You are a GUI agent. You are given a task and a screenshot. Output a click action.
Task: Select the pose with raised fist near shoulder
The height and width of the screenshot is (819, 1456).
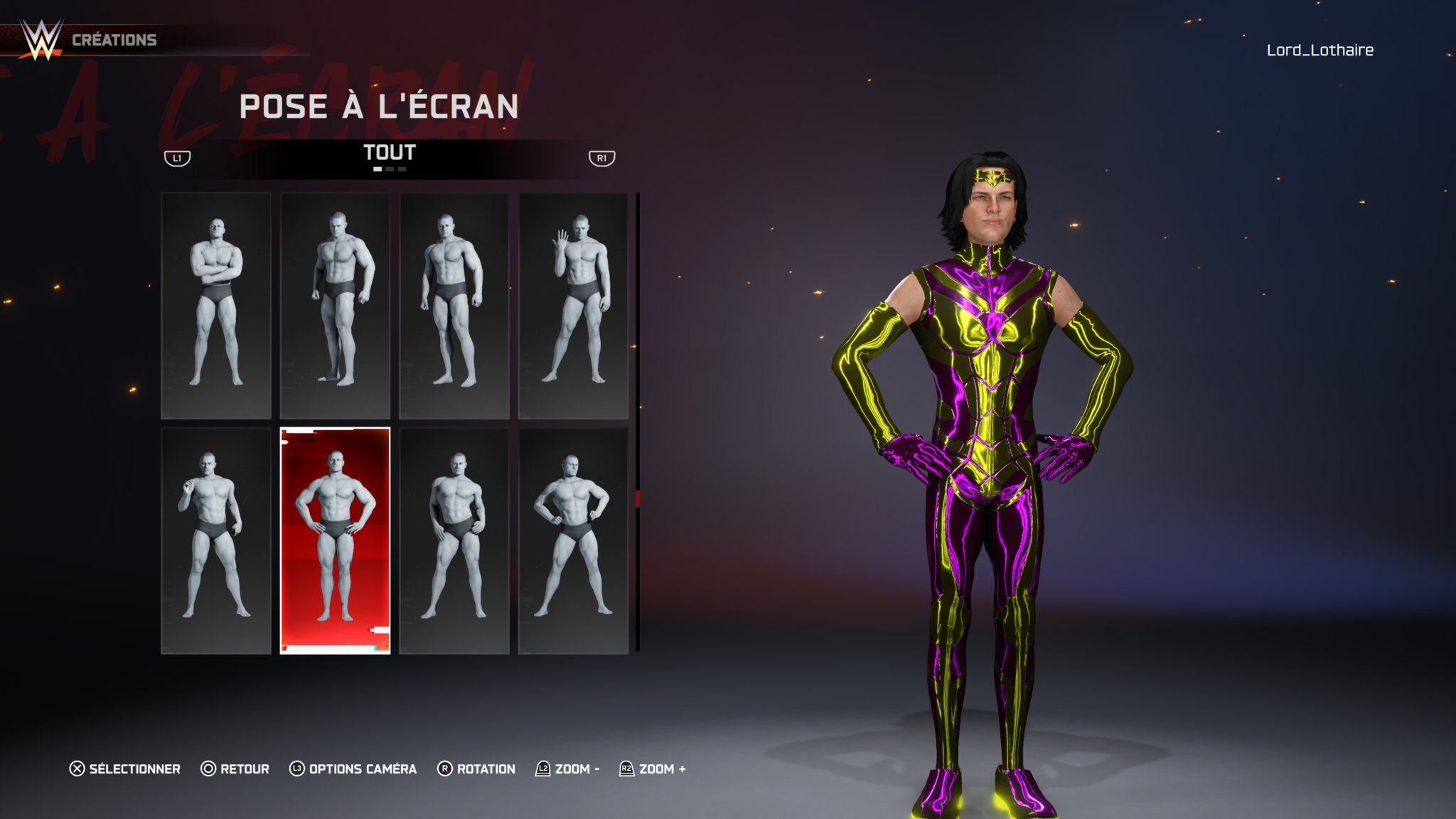216,540
